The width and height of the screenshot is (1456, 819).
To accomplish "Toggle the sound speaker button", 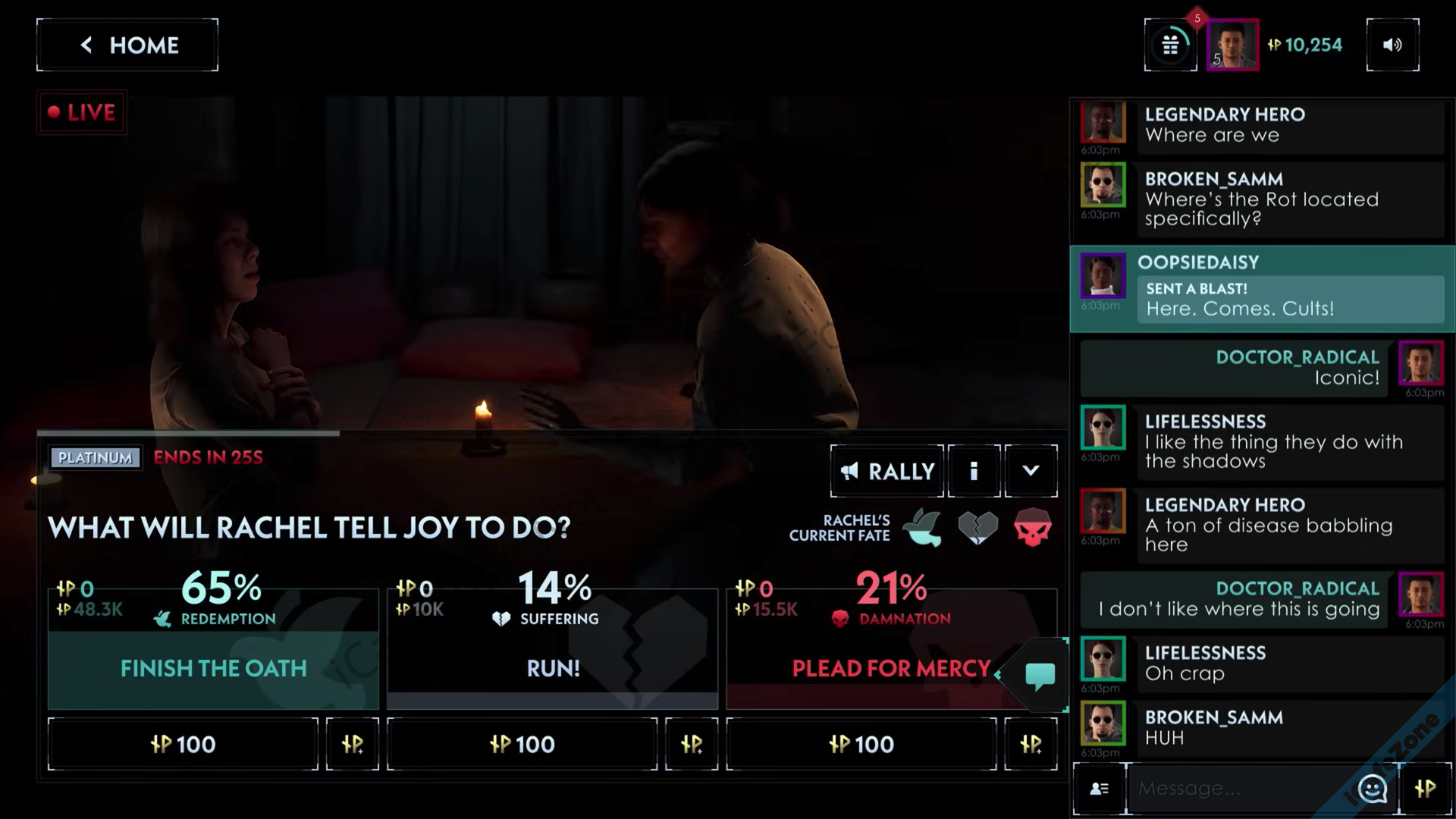I will pyautogui.click(x=1392, y=45).
